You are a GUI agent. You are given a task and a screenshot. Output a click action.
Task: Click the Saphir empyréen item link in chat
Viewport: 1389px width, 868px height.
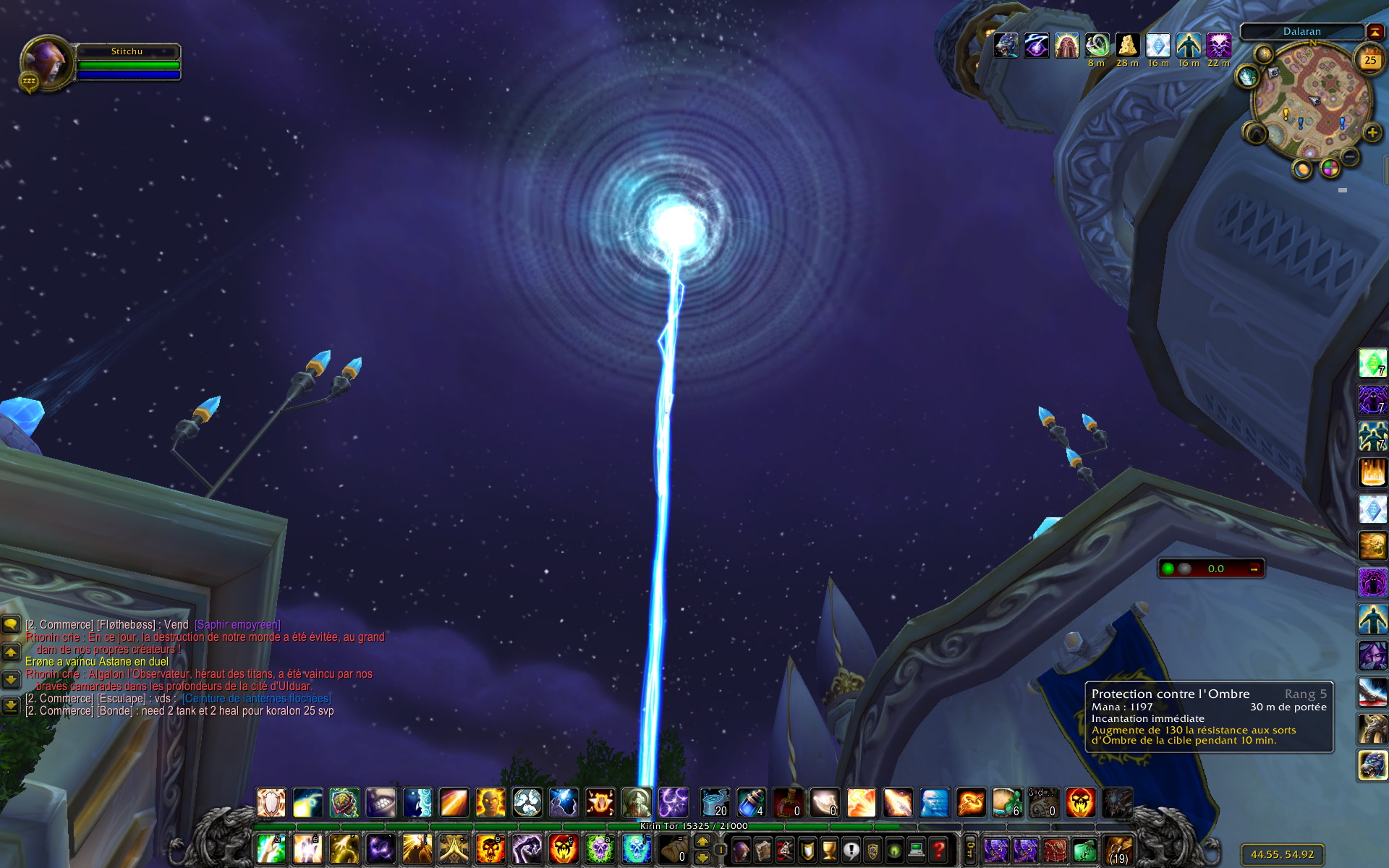coord(237,624)
